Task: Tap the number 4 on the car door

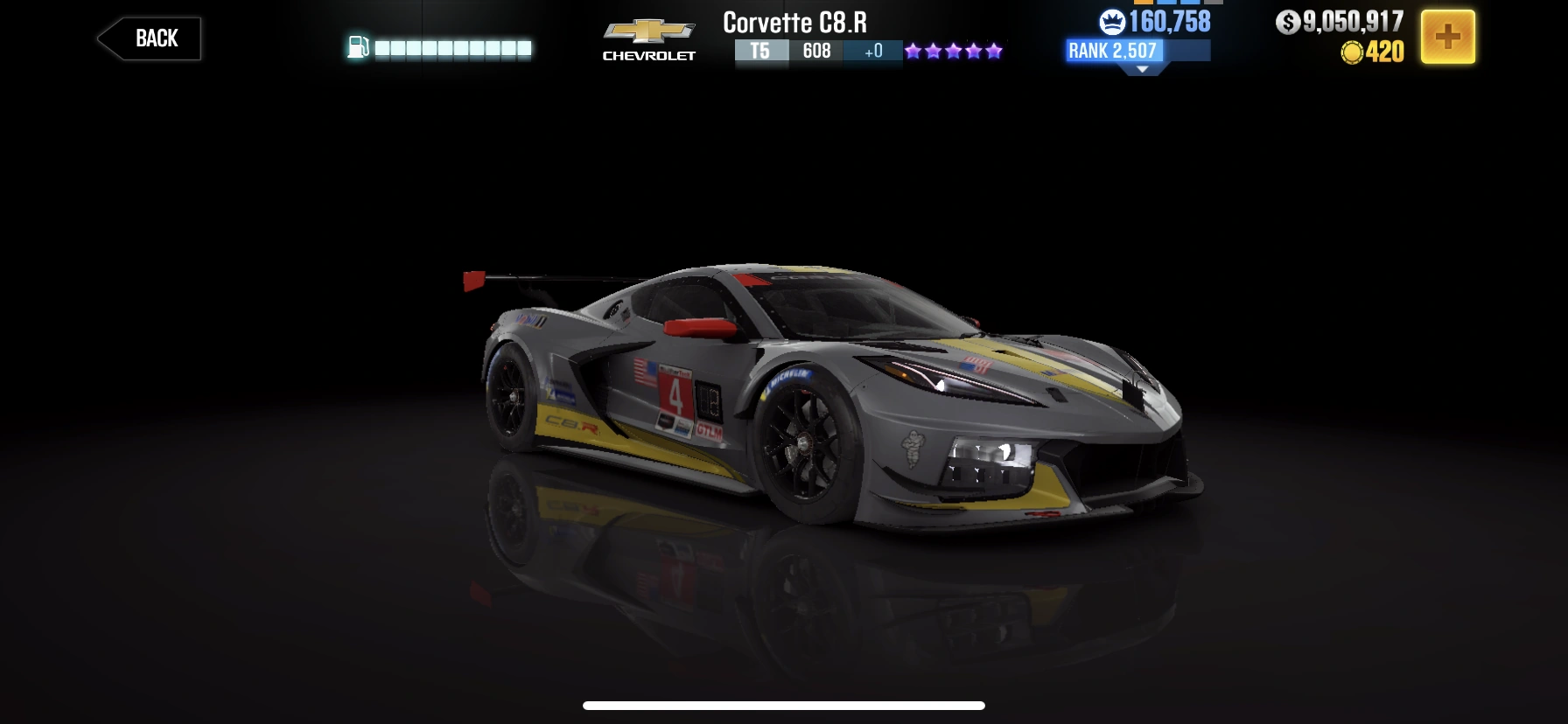Action: [675, 397]
